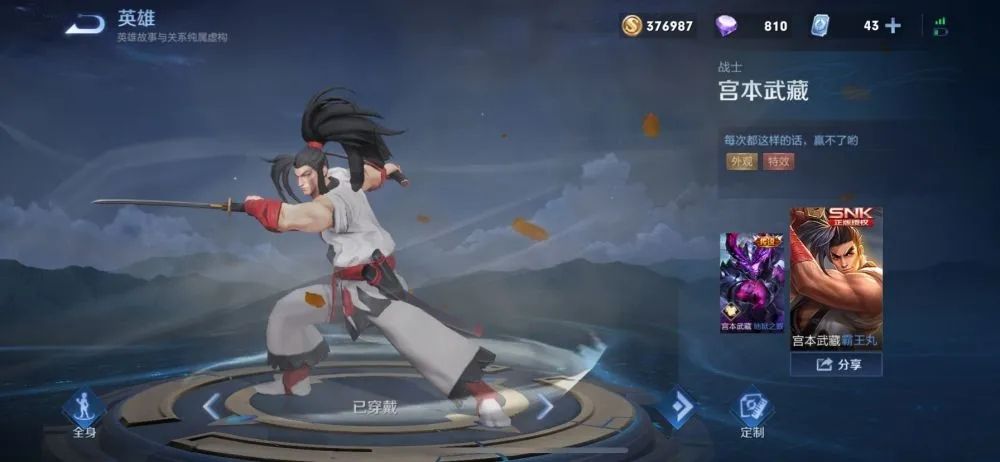The height and width of the screenshot is (462, 1000).
Task: Share the skin with 分享 button
Action: [x=836, y=365]
